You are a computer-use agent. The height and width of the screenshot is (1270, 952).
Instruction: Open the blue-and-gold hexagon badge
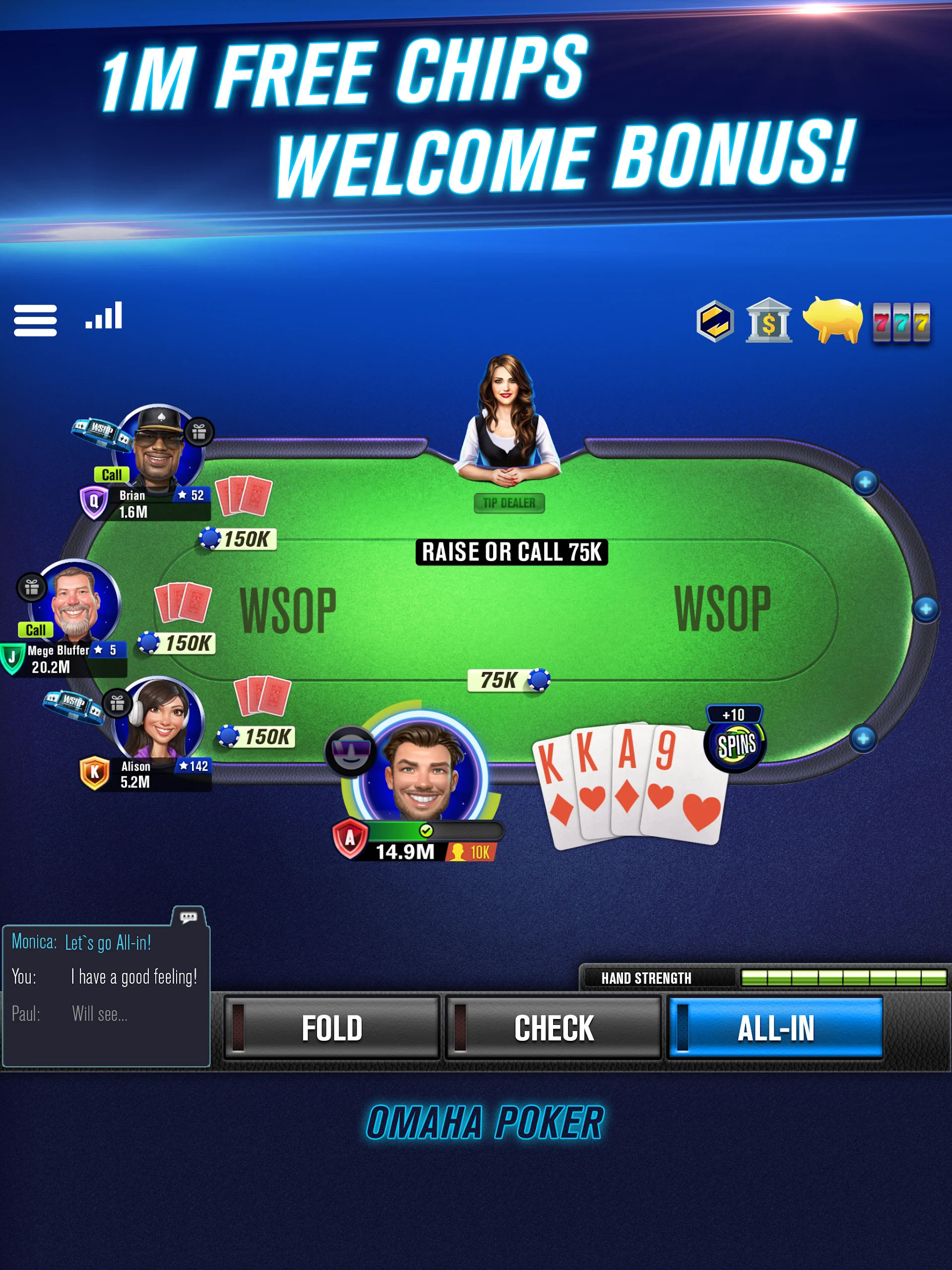pos(715,321)
